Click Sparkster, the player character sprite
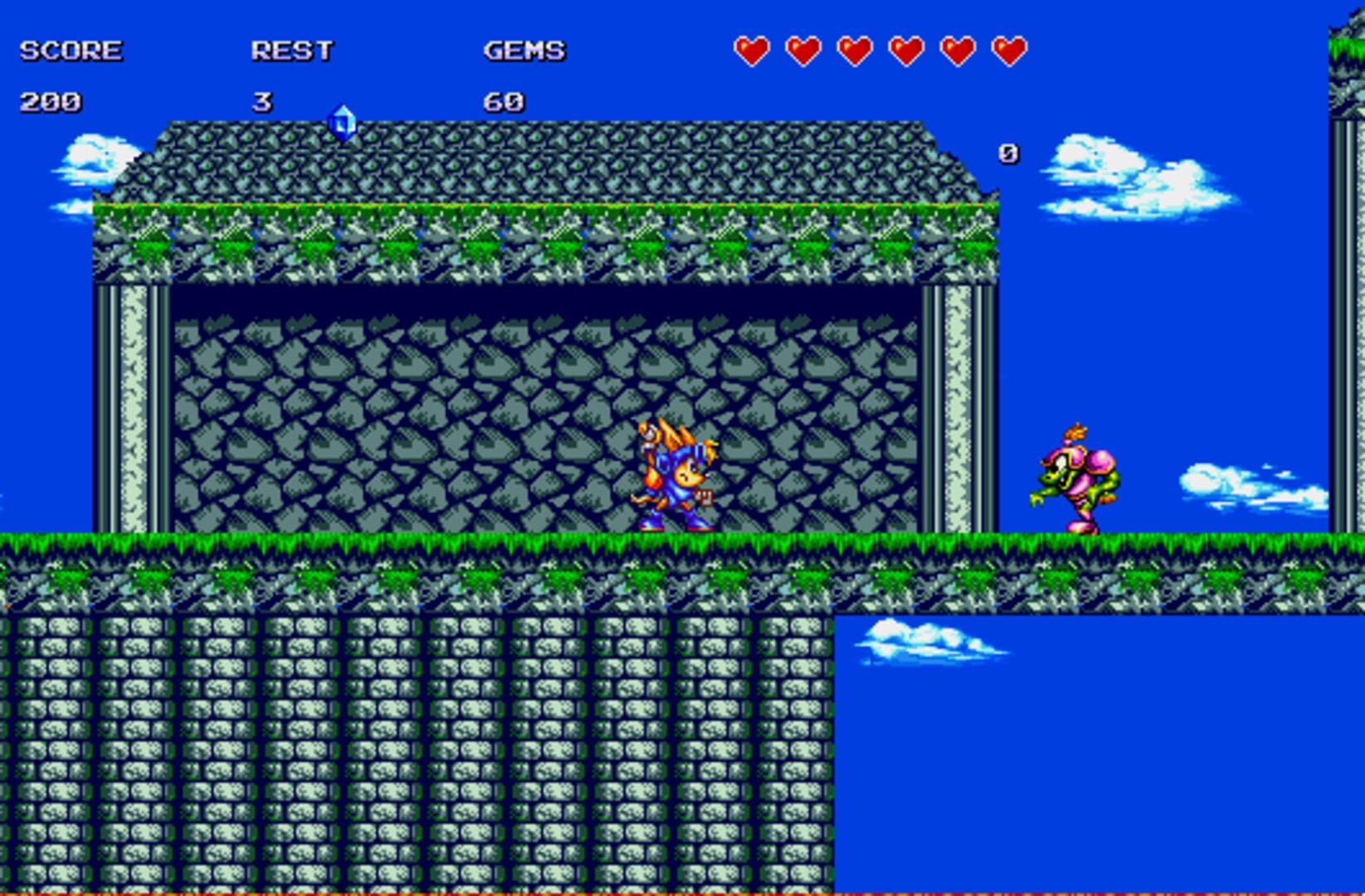 676,473
